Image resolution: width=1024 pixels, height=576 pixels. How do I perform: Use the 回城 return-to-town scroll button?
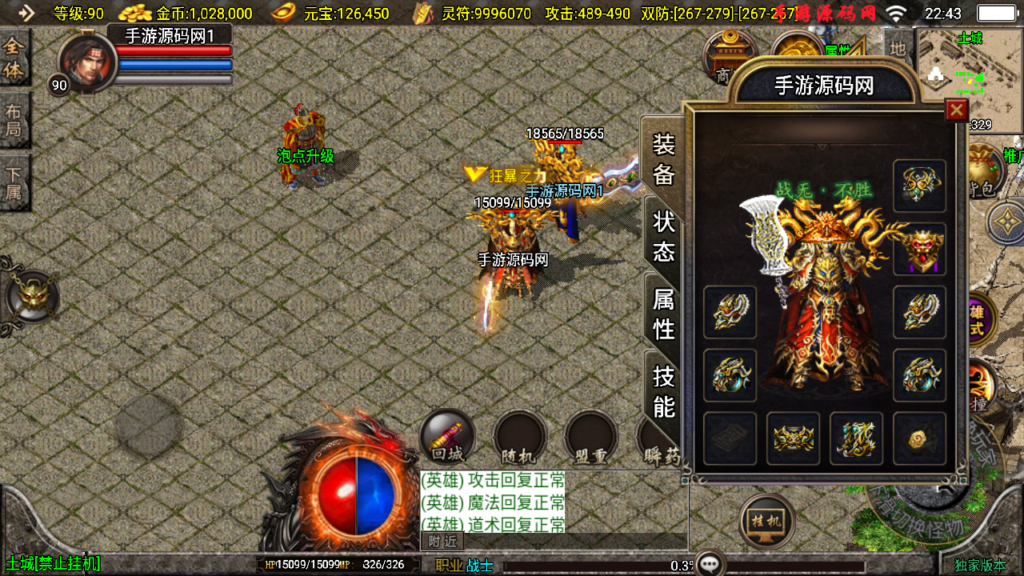point(446,436)
